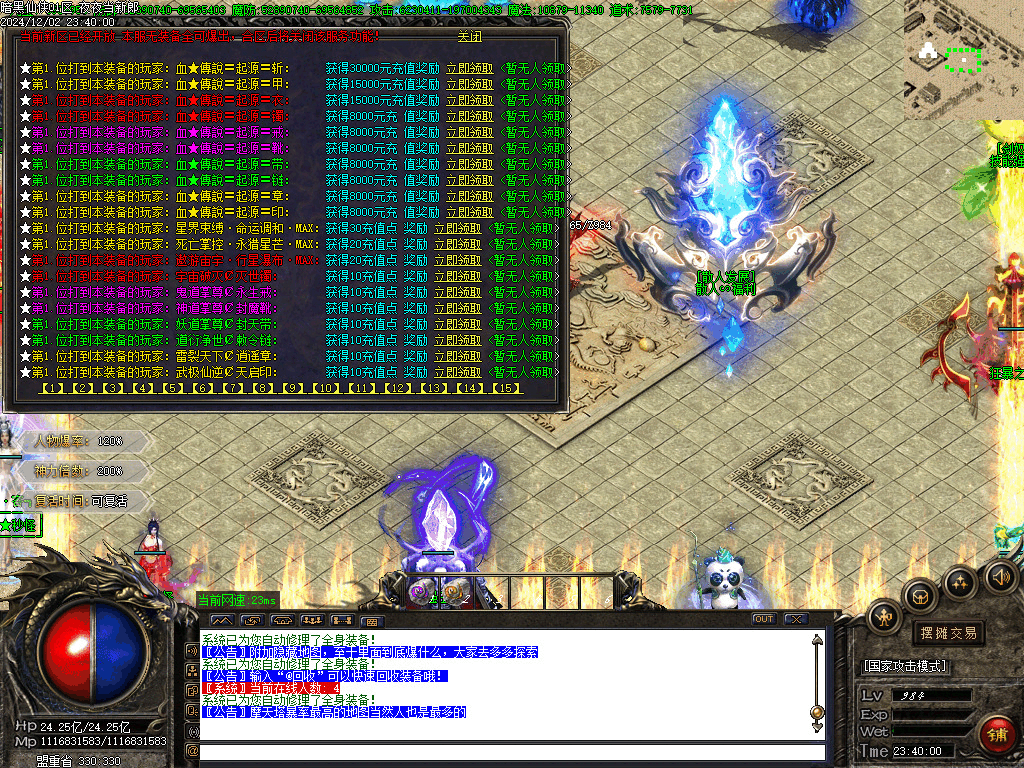Go to page 【2】 of the reward list
The width and height of the screenshot is (1024, 768).
pyautogui.click(x=83, y=388)
